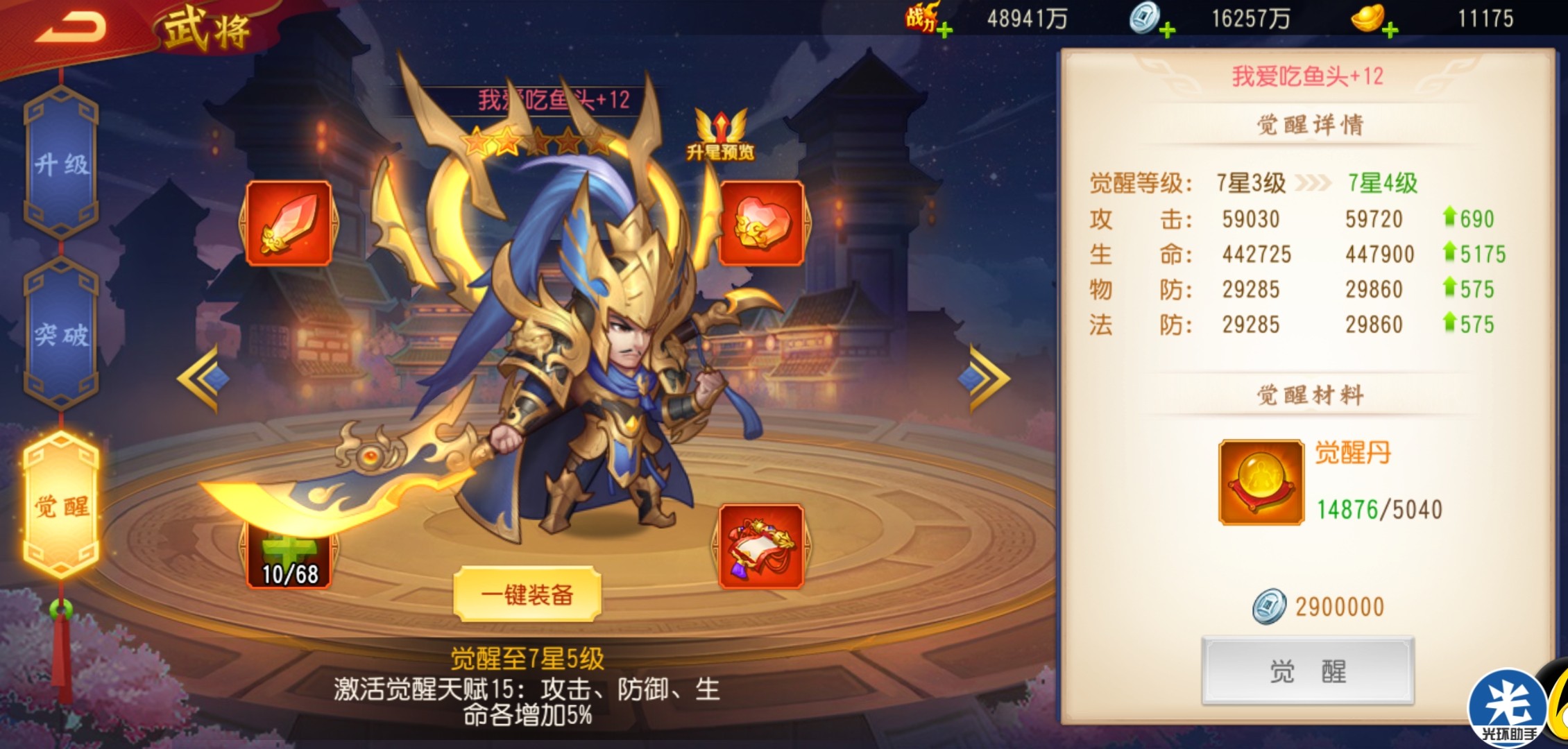Add more silver coins via the plus

click(x=1168, y=31)
